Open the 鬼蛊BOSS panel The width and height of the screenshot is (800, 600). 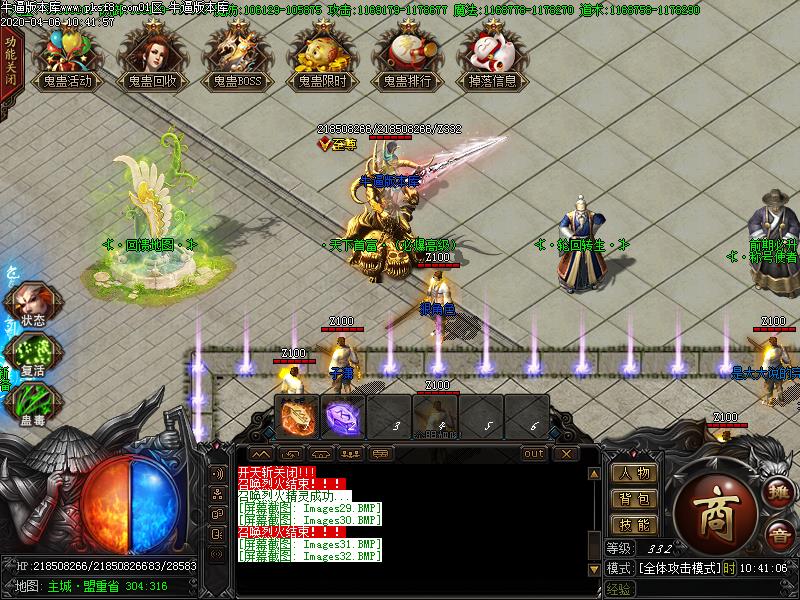click(x=237, y=58)
